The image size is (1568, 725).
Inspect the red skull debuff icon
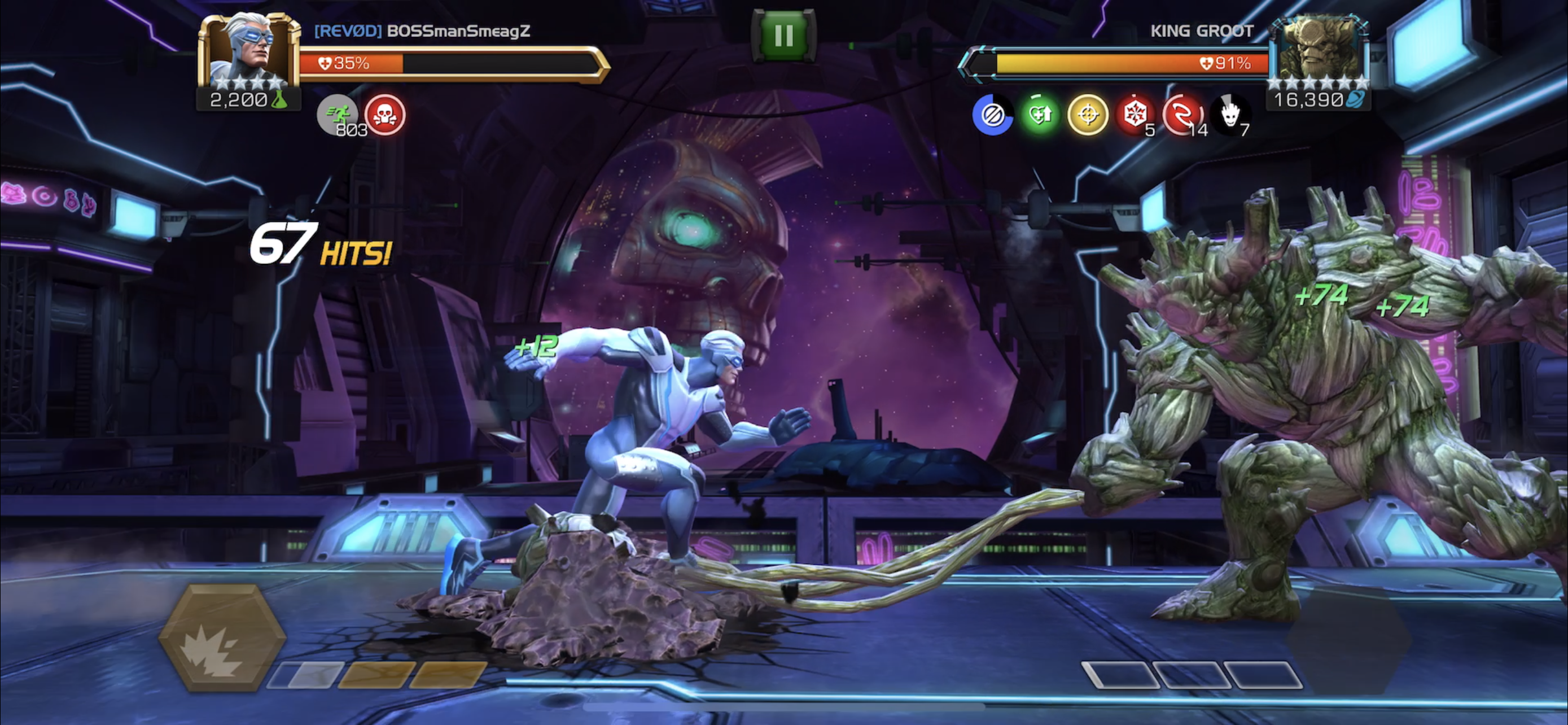click(385, 115)
